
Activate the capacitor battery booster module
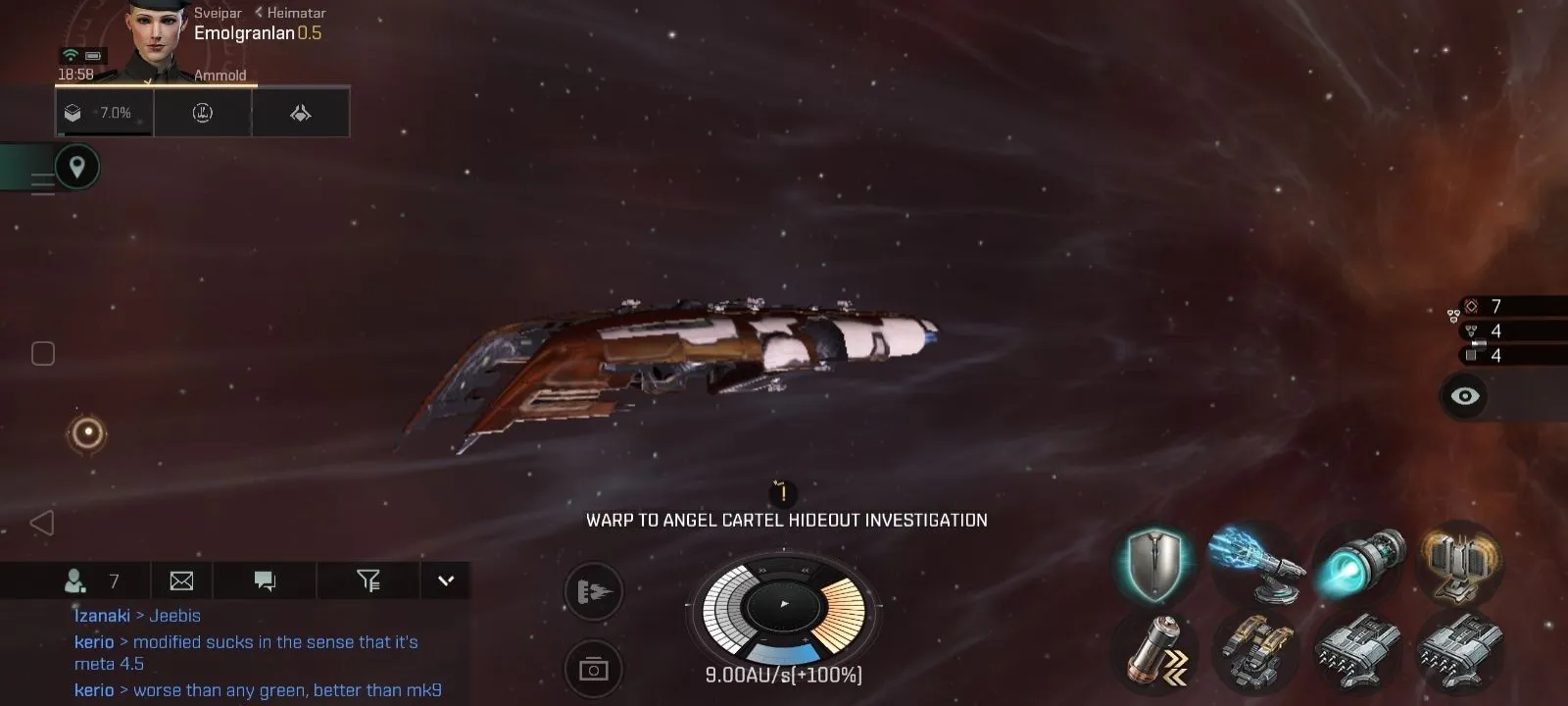tap(1157, 648)
